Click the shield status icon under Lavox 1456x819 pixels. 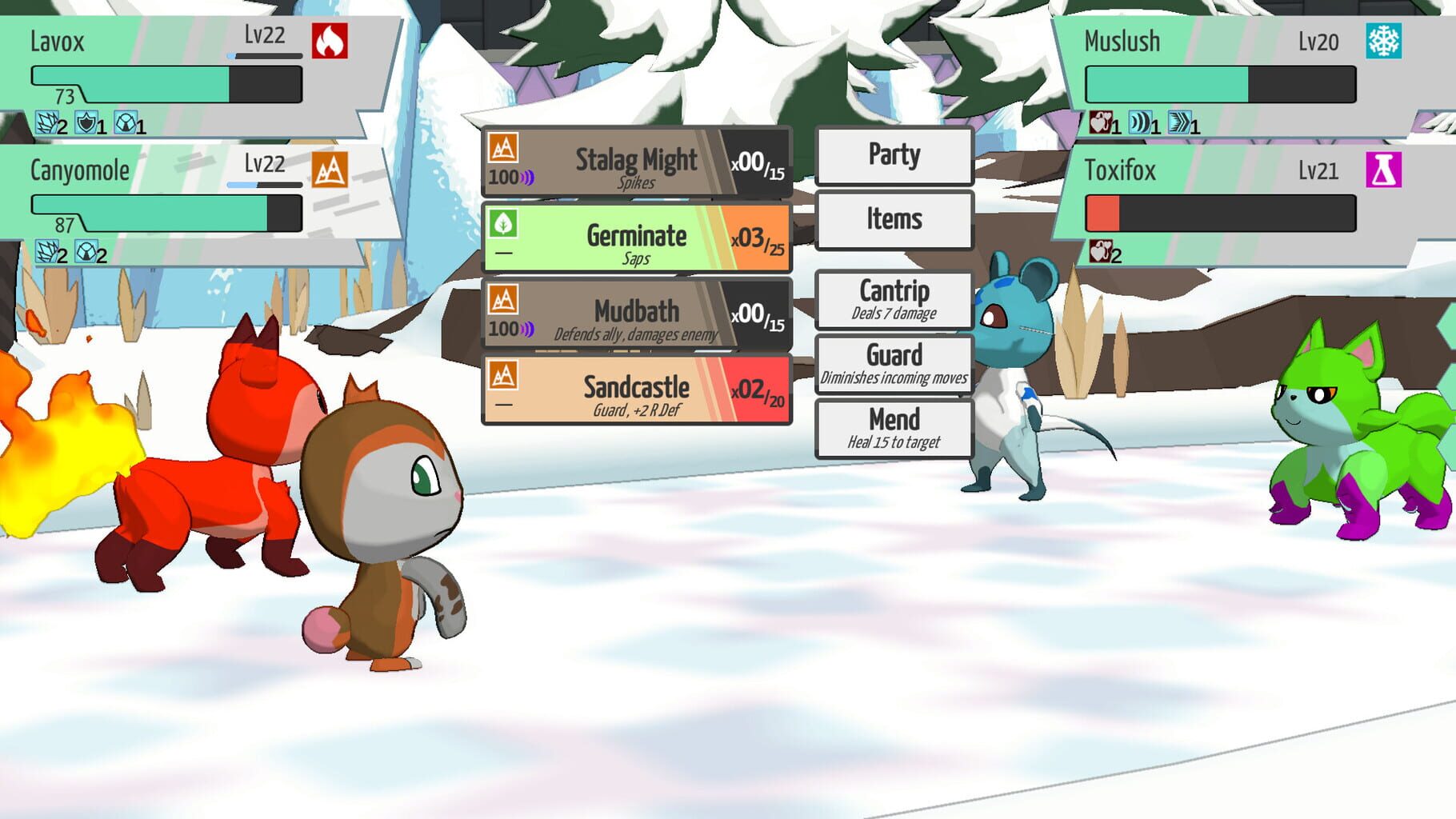coord(86,122)
